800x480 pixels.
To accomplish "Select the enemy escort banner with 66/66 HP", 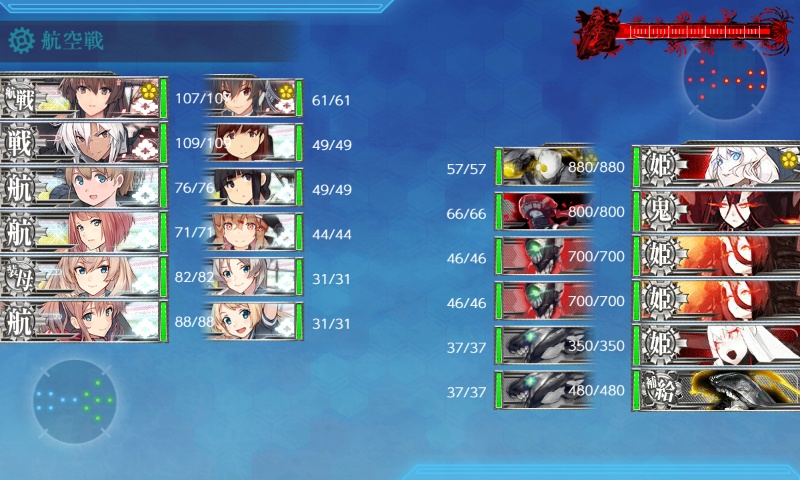I will click(x=543, y=211).
